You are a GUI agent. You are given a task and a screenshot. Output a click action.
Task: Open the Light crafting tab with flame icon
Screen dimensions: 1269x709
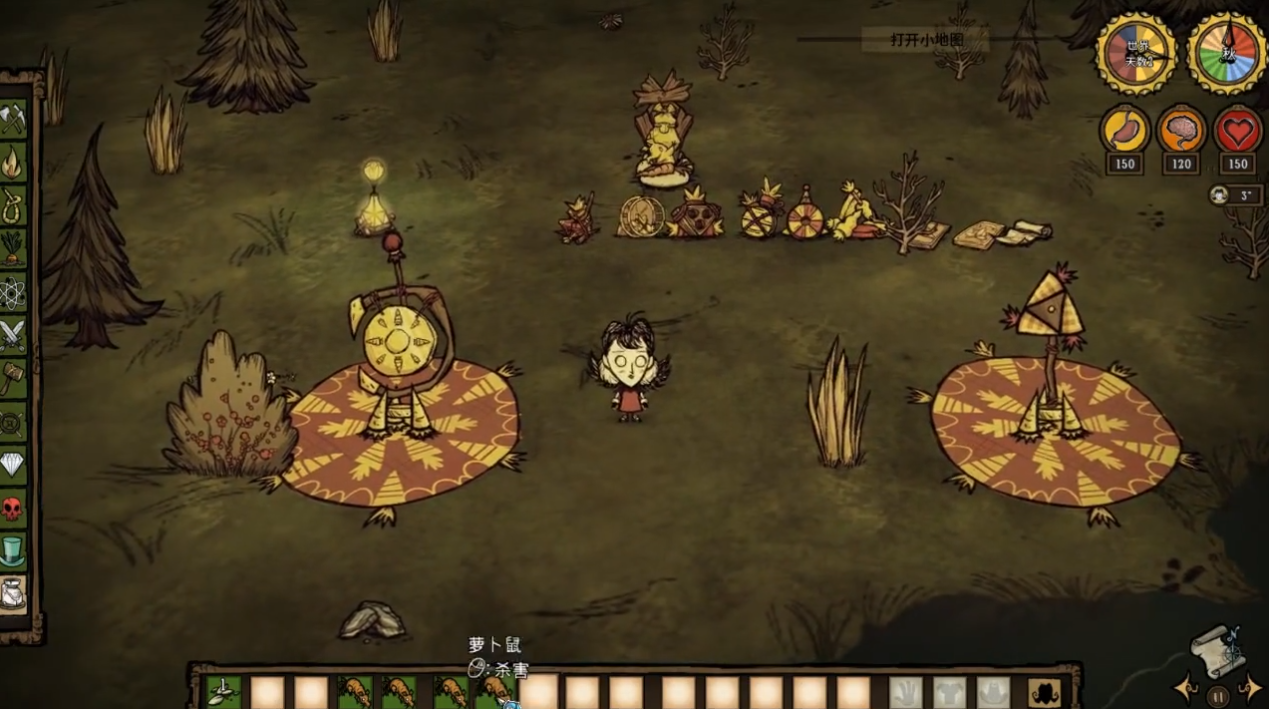13,161
